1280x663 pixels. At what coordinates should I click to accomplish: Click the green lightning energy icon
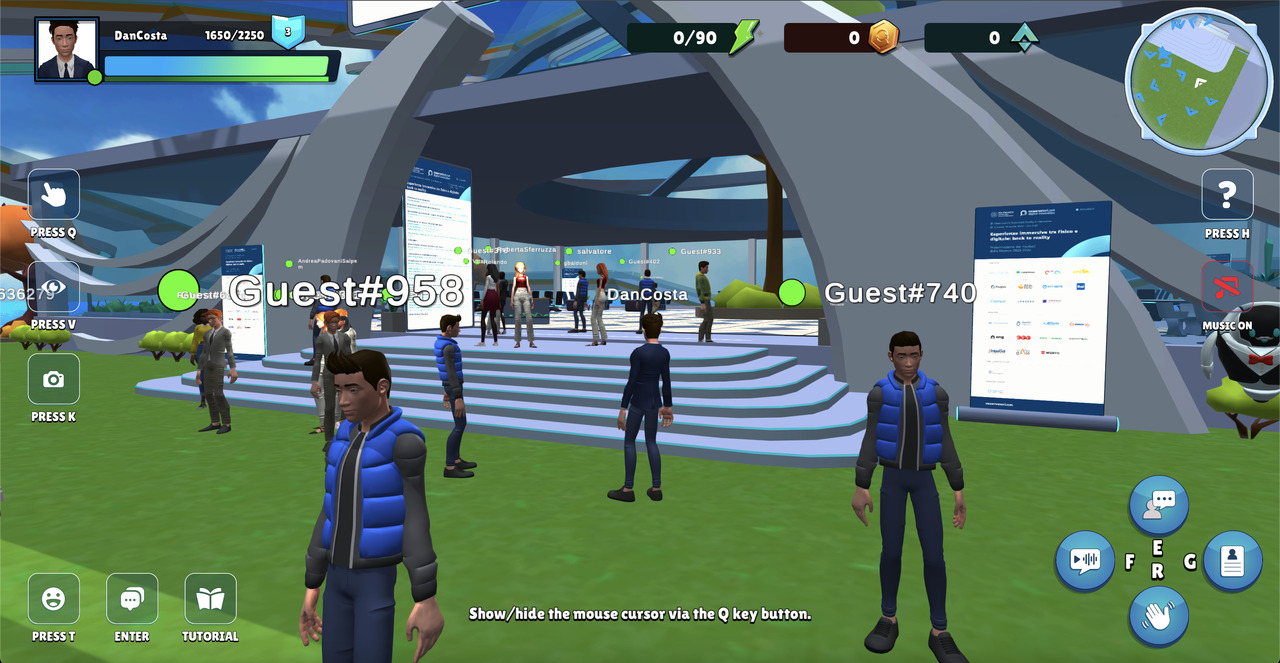click(743, 37)
